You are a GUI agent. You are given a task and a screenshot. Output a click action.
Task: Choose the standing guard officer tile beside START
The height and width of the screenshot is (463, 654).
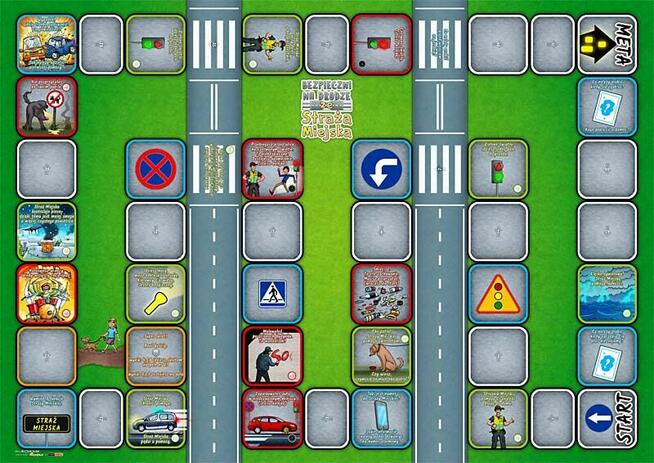click(x=497, y=418)
